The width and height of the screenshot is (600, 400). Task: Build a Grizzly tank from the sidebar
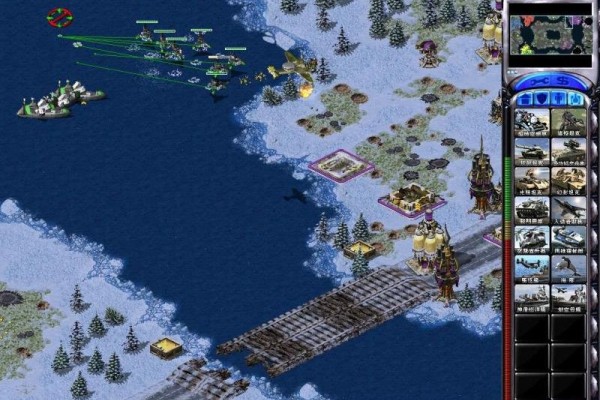click(x=531, y=150)
